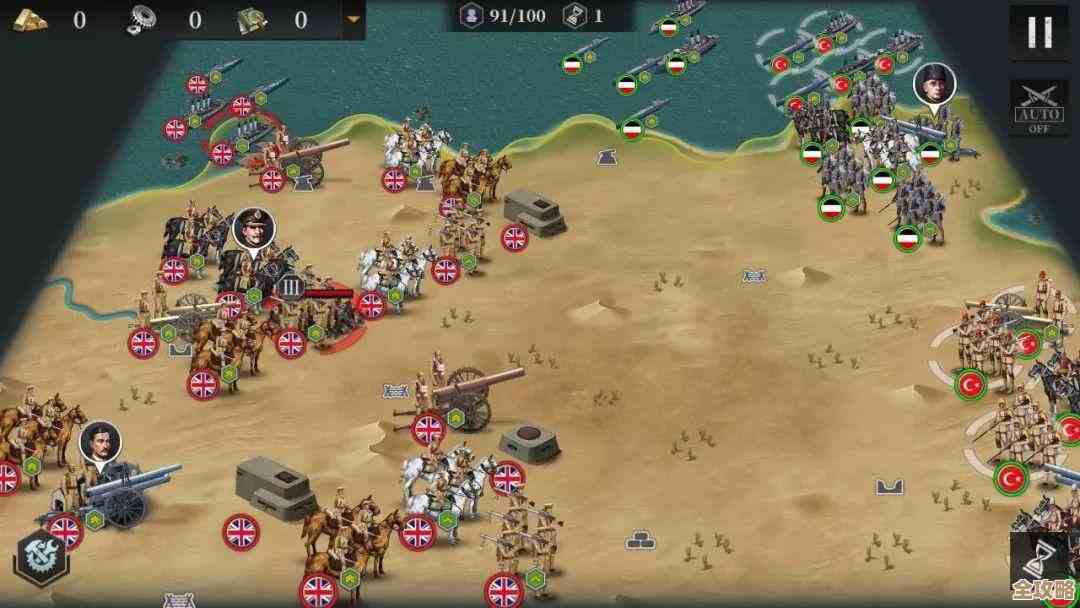Select the enemy general wearing a fur hat
This screenshot has width=1080, height=608.
pos(934,84)
